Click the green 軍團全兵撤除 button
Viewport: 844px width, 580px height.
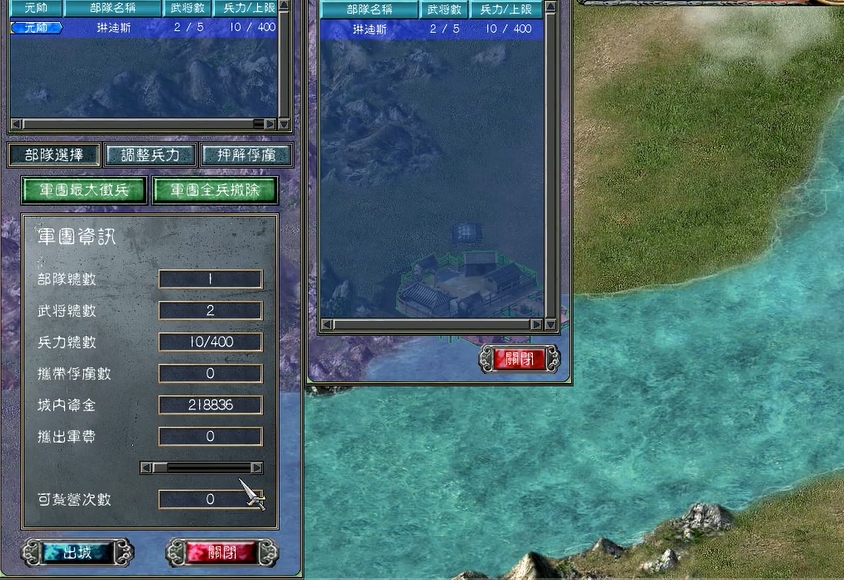tap(215, 190)
